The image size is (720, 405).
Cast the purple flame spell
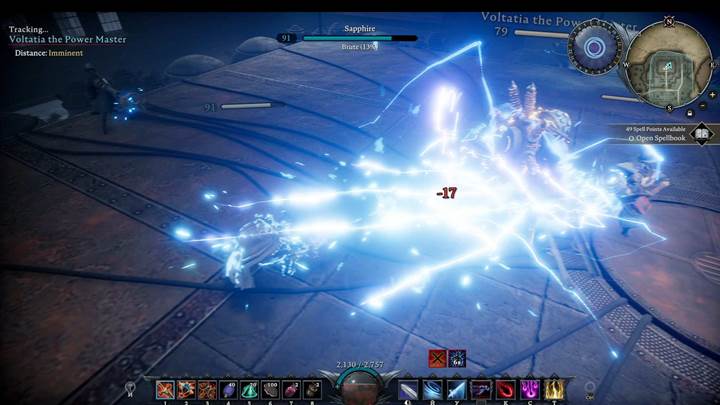(530, 389)
